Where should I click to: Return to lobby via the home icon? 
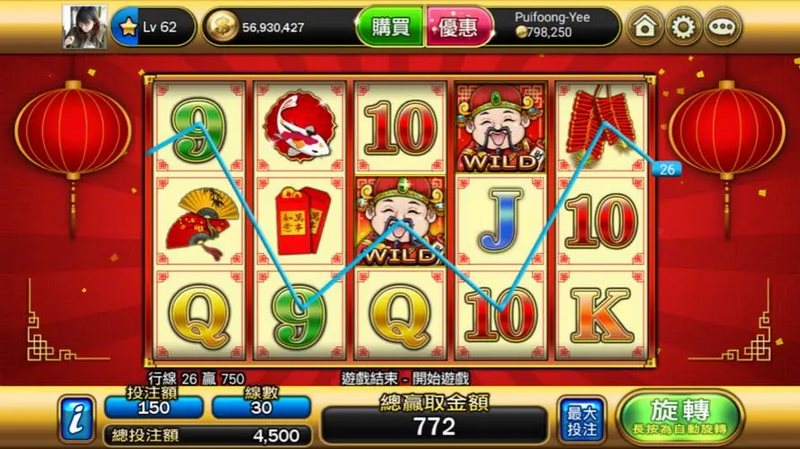tap(645, 27)
